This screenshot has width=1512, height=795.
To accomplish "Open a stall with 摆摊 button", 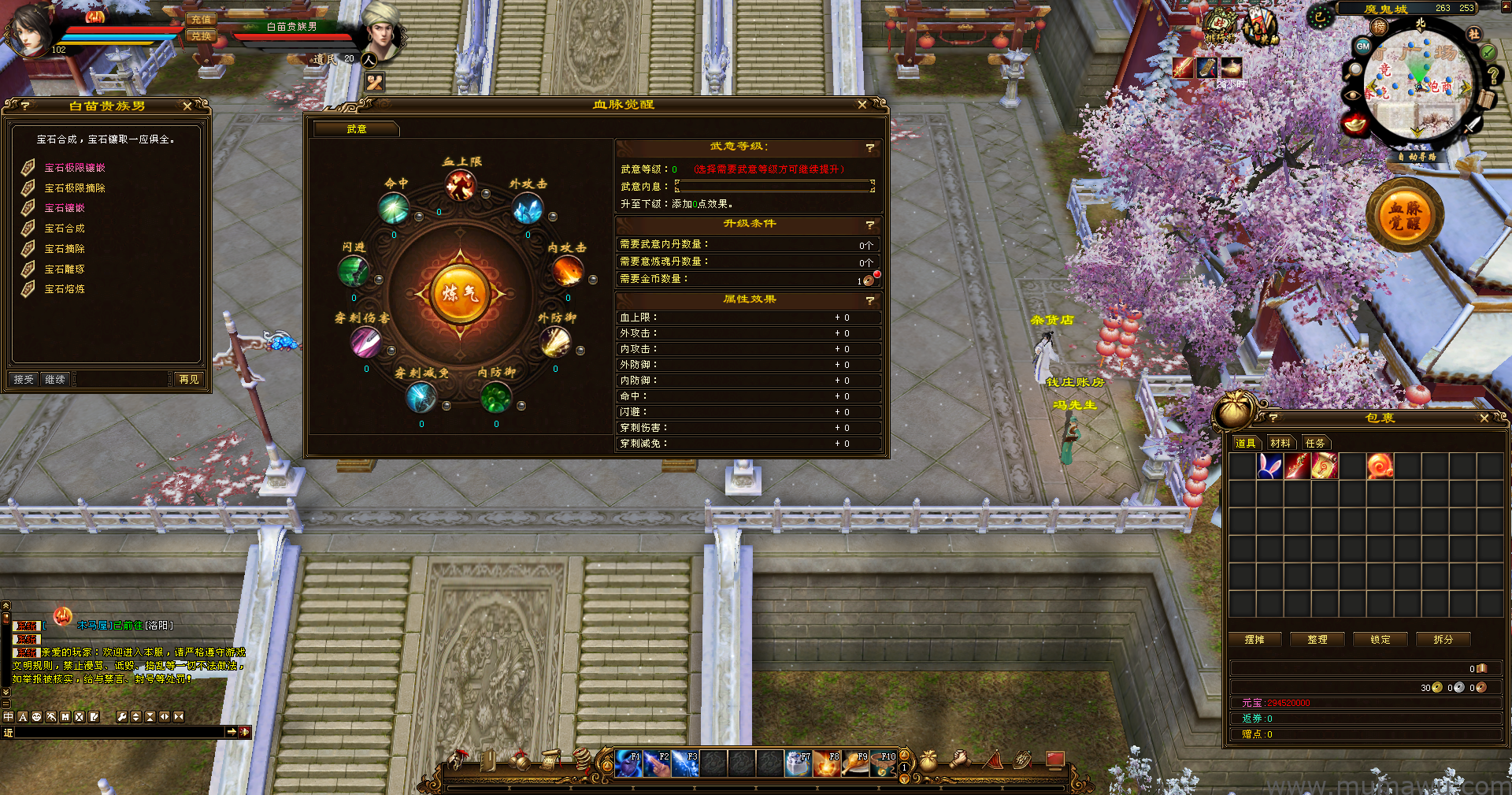I will point(1254,640).
